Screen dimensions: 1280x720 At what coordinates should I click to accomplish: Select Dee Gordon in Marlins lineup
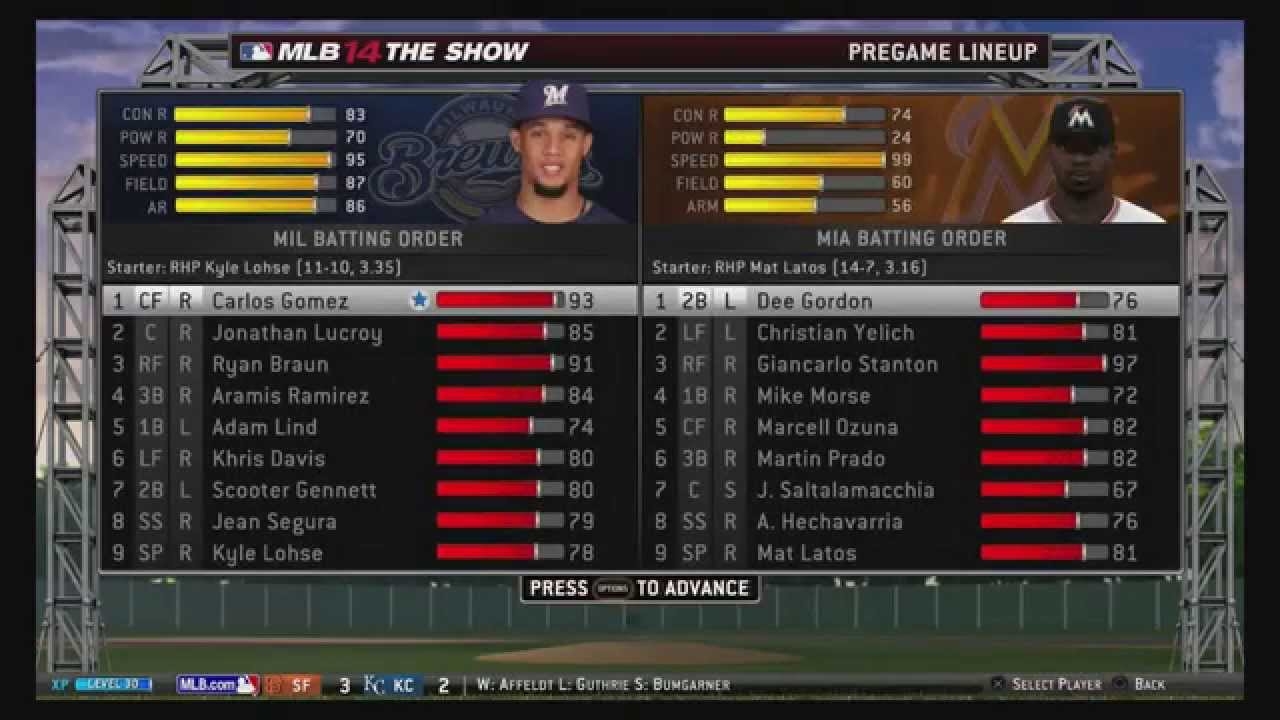click(814, 301)
